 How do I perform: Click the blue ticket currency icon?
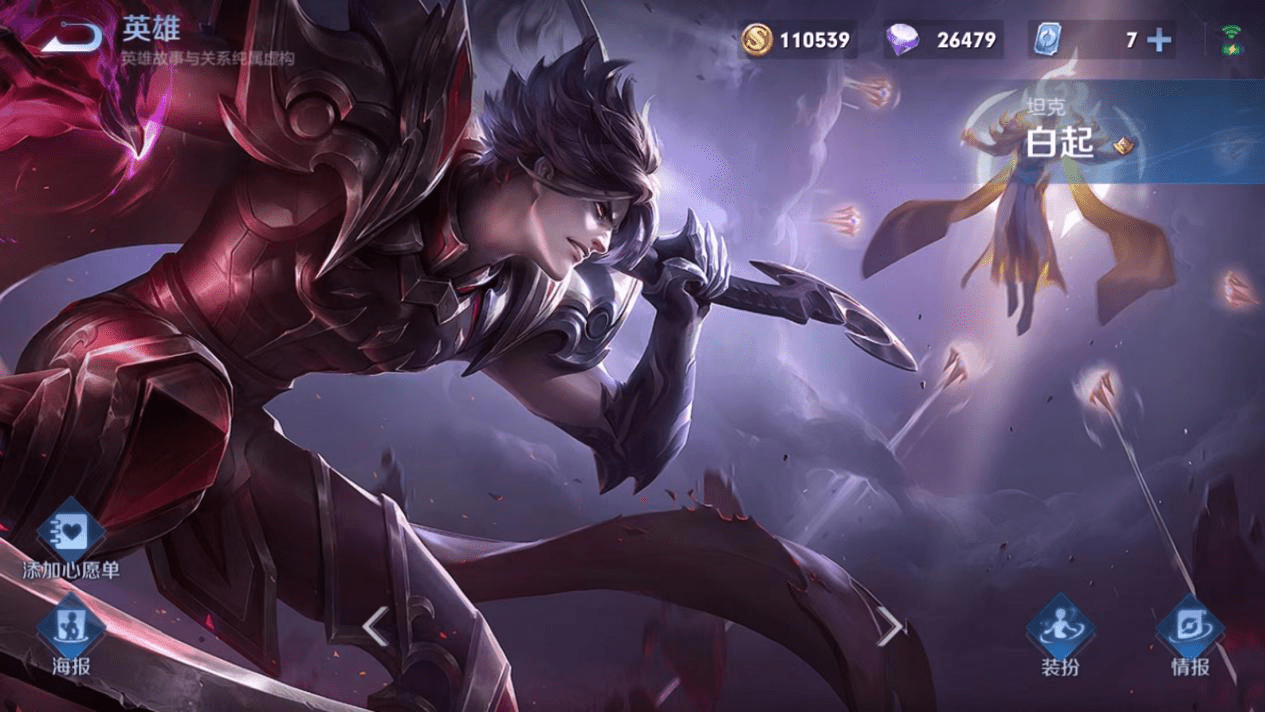(1046, 40)
